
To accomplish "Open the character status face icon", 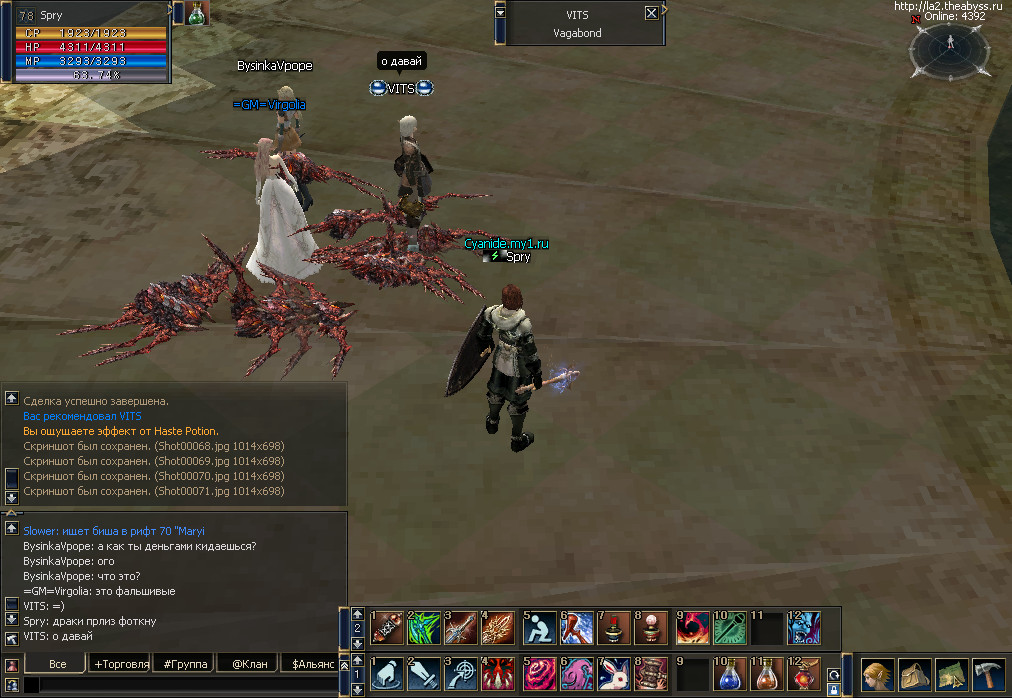I will coord(878,675).
